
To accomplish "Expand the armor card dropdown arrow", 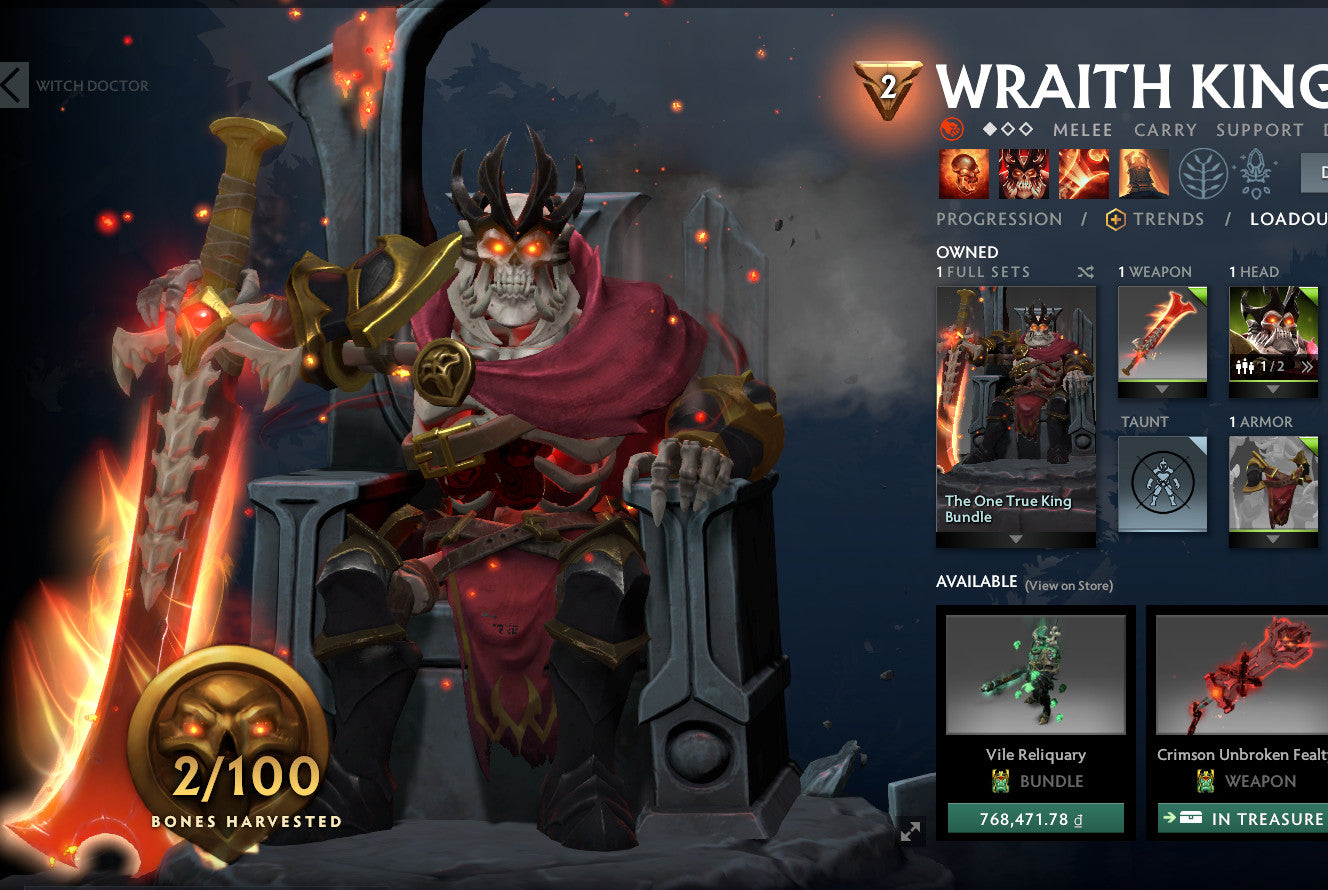I will [x=1272, y=539].
